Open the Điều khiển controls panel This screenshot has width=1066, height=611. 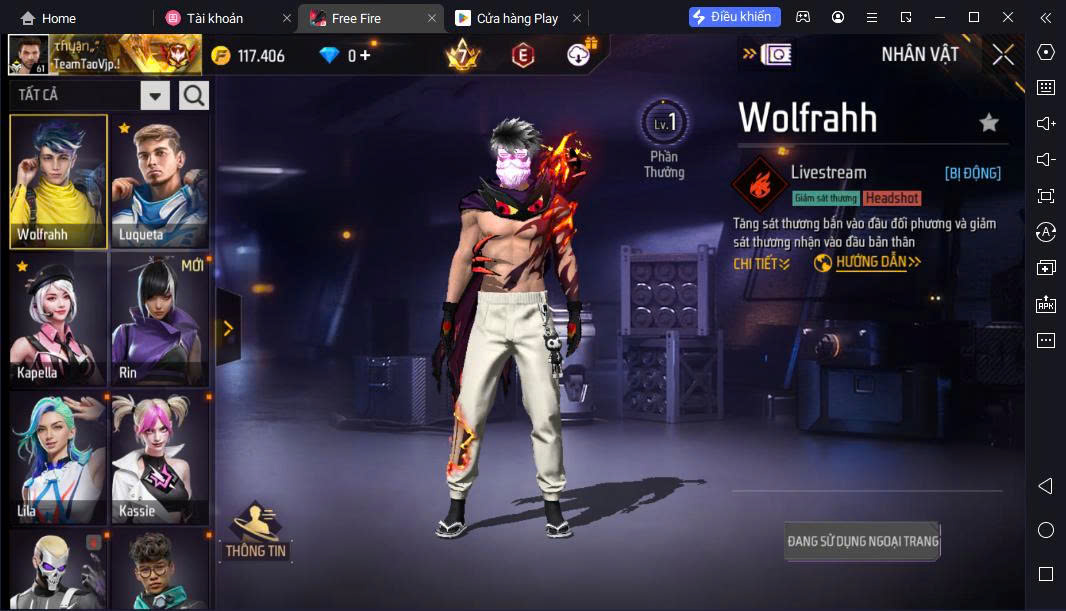(x=734, y=17)
